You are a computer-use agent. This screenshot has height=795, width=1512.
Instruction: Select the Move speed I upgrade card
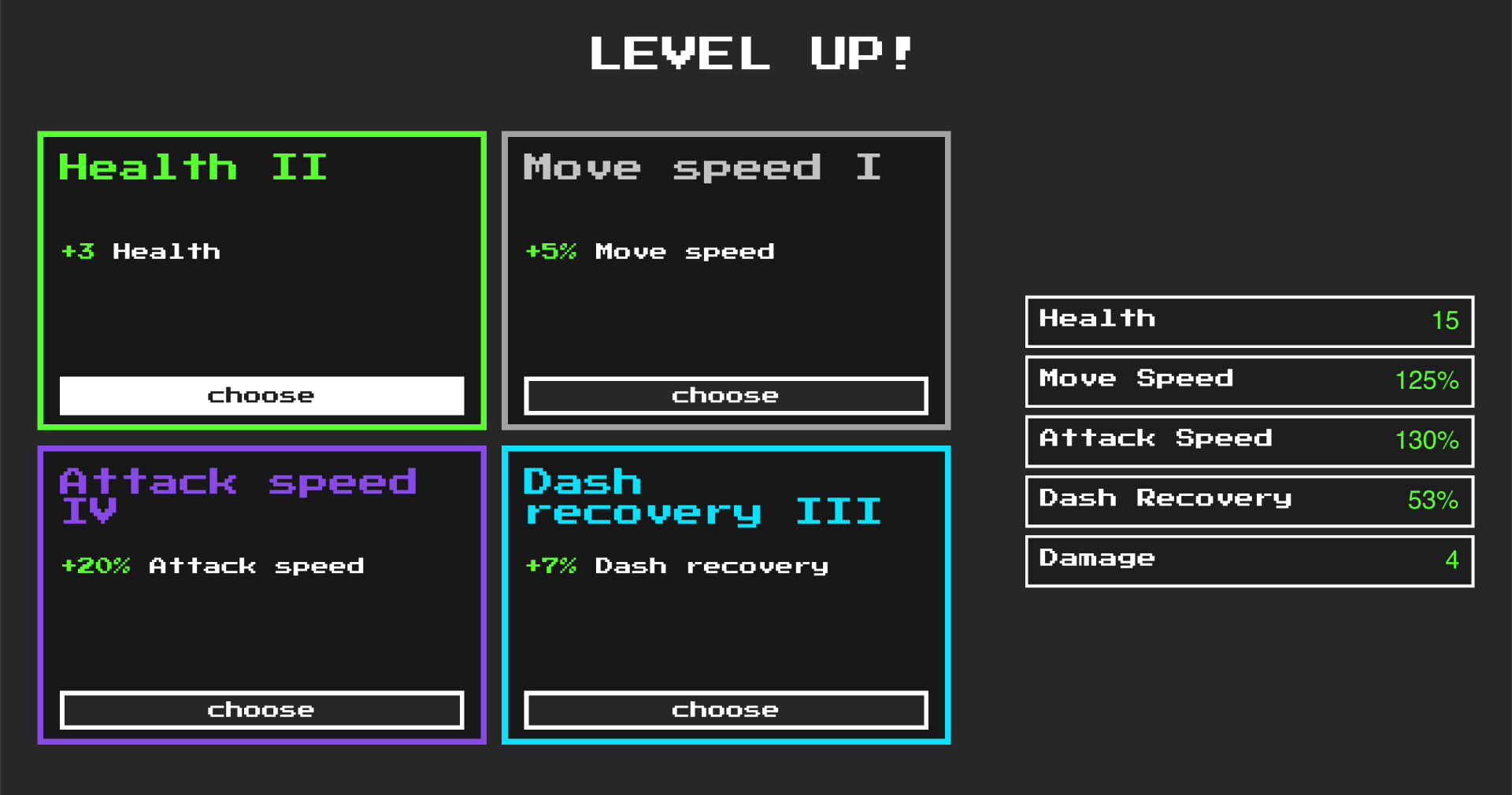pos(724,279)
